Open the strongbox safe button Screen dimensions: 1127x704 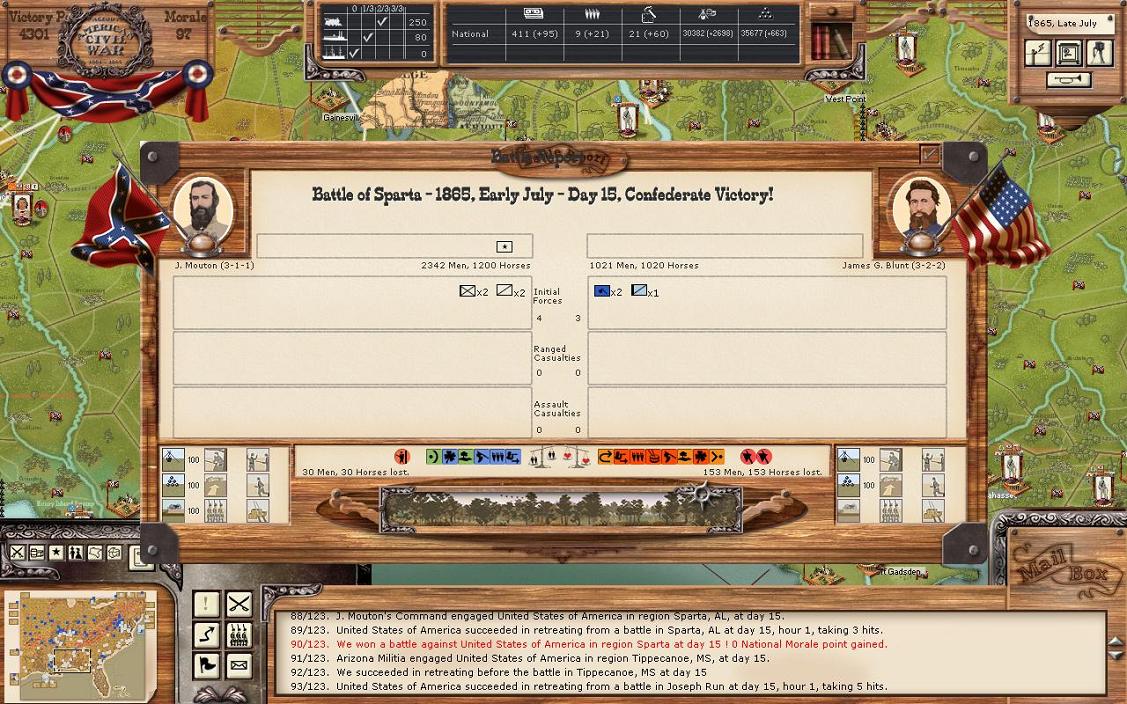click(x=1069, y=52)
